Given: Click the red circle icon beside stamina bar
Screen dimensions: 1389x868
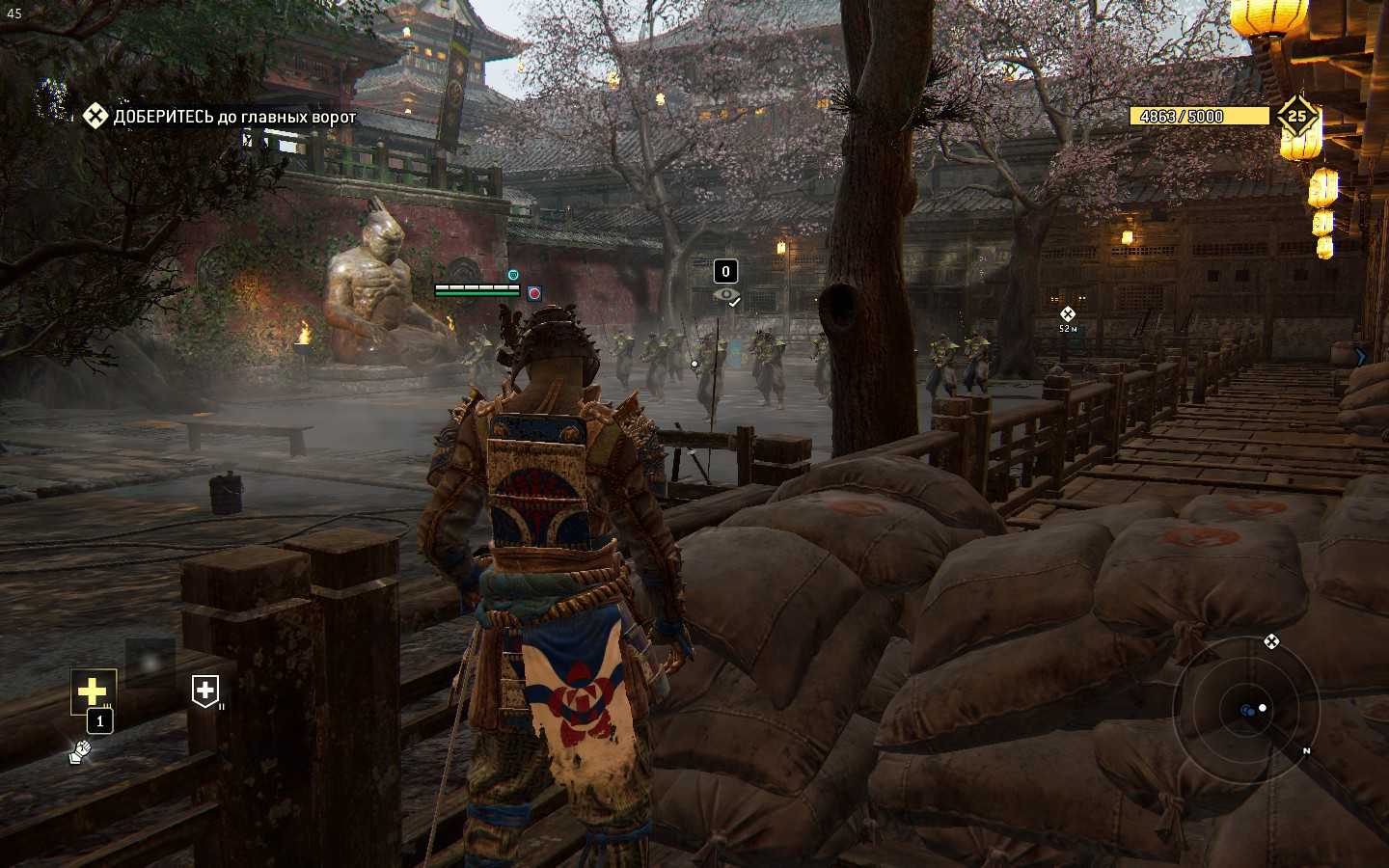Looking at the screenshot, I should tap(534, 292).
